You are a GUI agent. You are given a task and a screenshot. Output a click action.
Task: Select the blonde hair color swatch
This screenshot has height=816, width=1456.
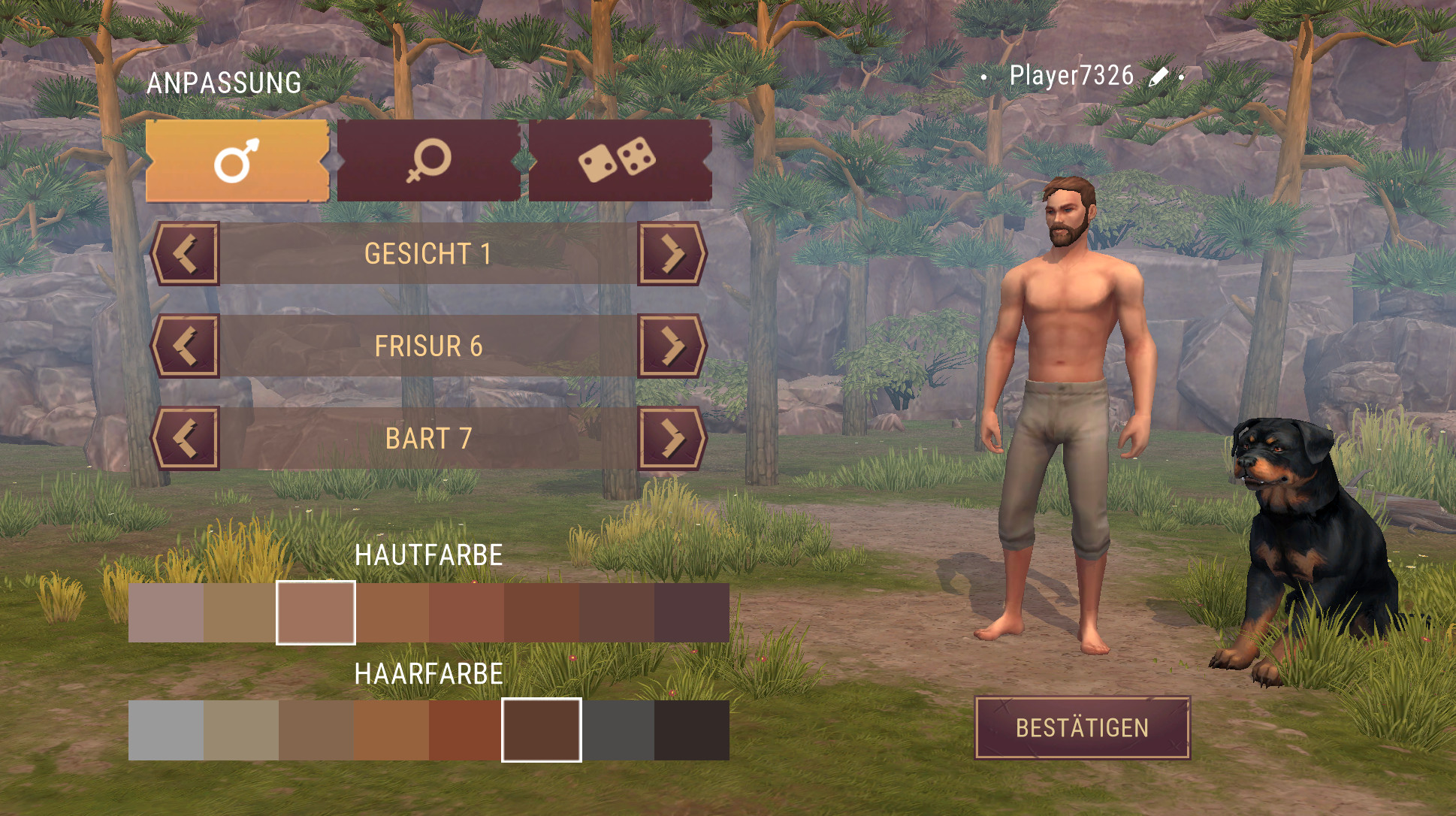[241, 730]
